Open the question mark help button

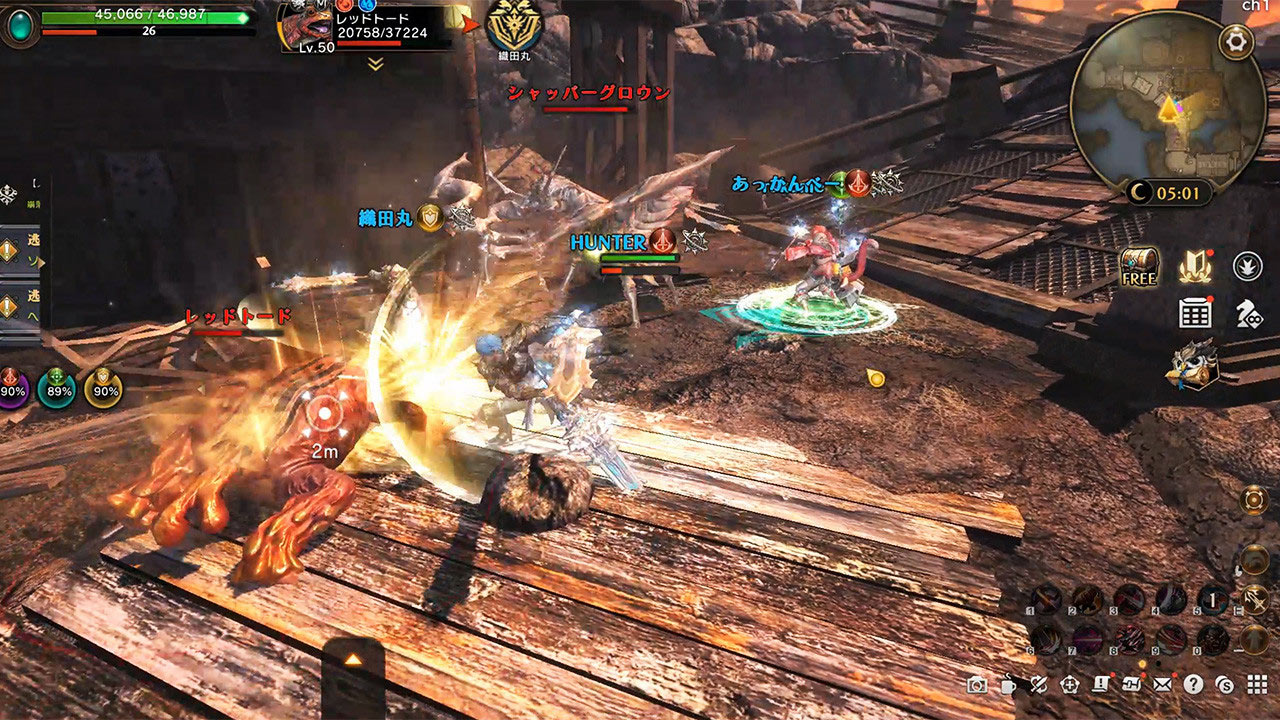(1193, 685)
